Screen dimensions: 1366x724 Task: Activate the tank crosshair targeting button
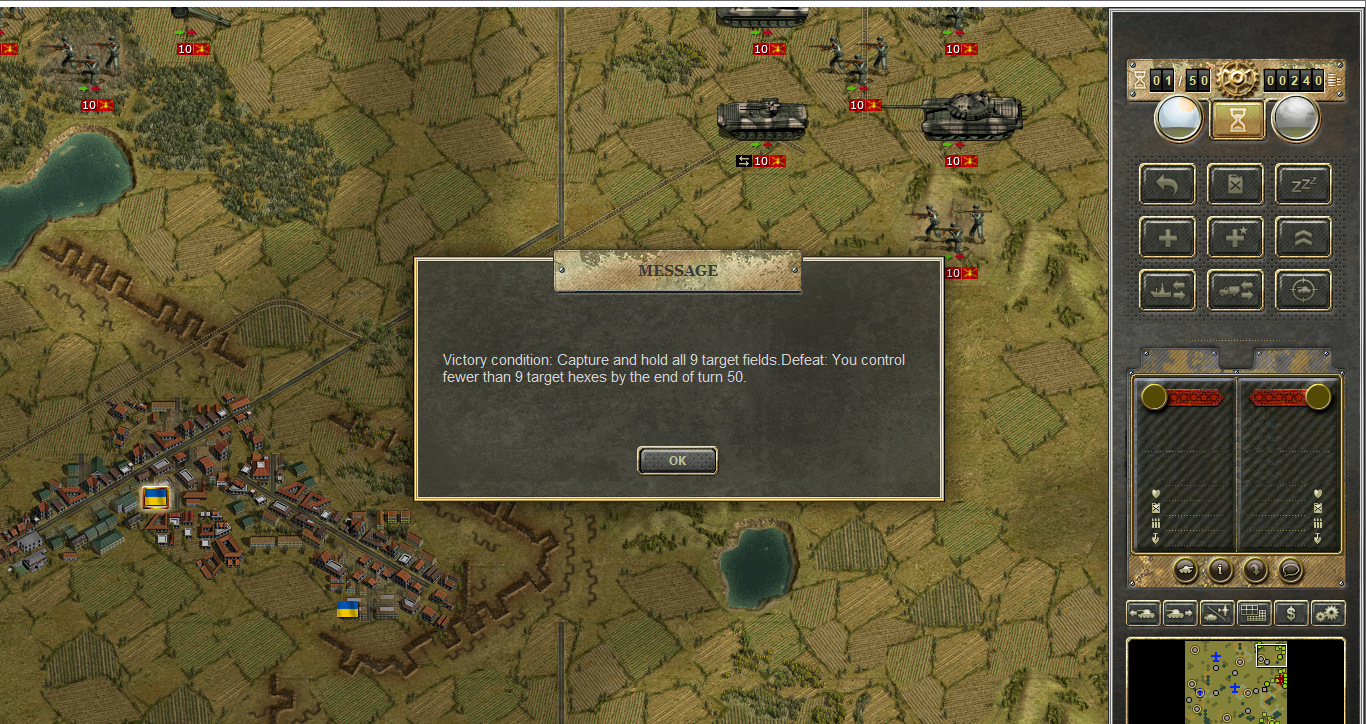click(x=1303, y=290)
